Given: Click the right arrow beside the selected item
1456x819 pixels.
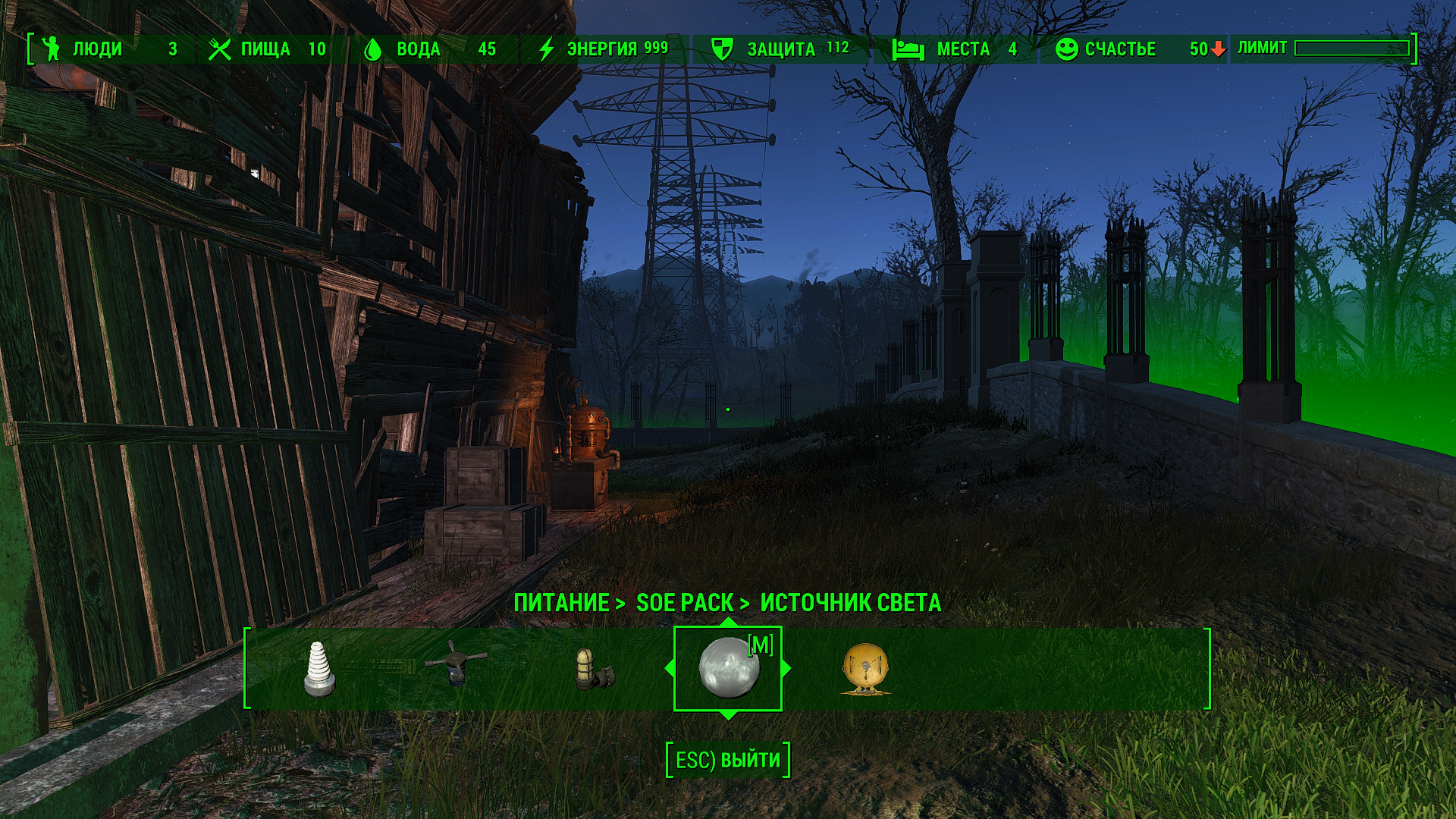Looking at the screenshot, I should (786, 669).
